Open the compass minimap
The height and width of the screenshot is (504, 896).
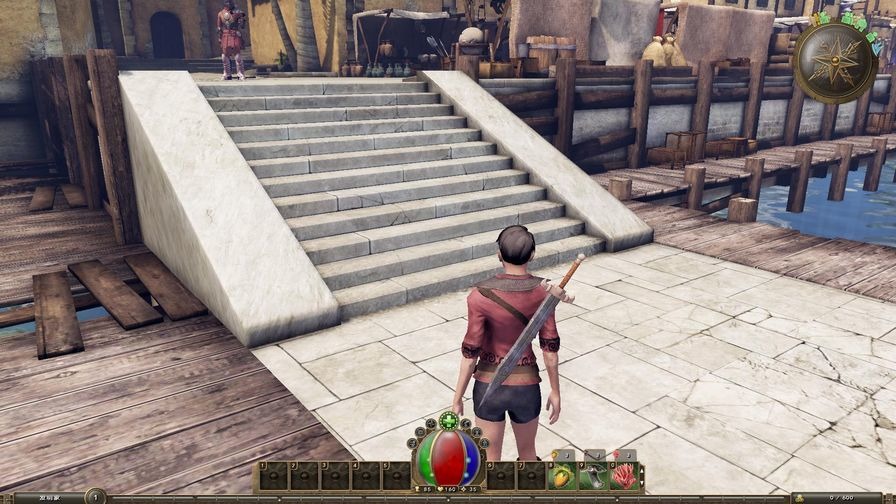(x=834, y=62)
